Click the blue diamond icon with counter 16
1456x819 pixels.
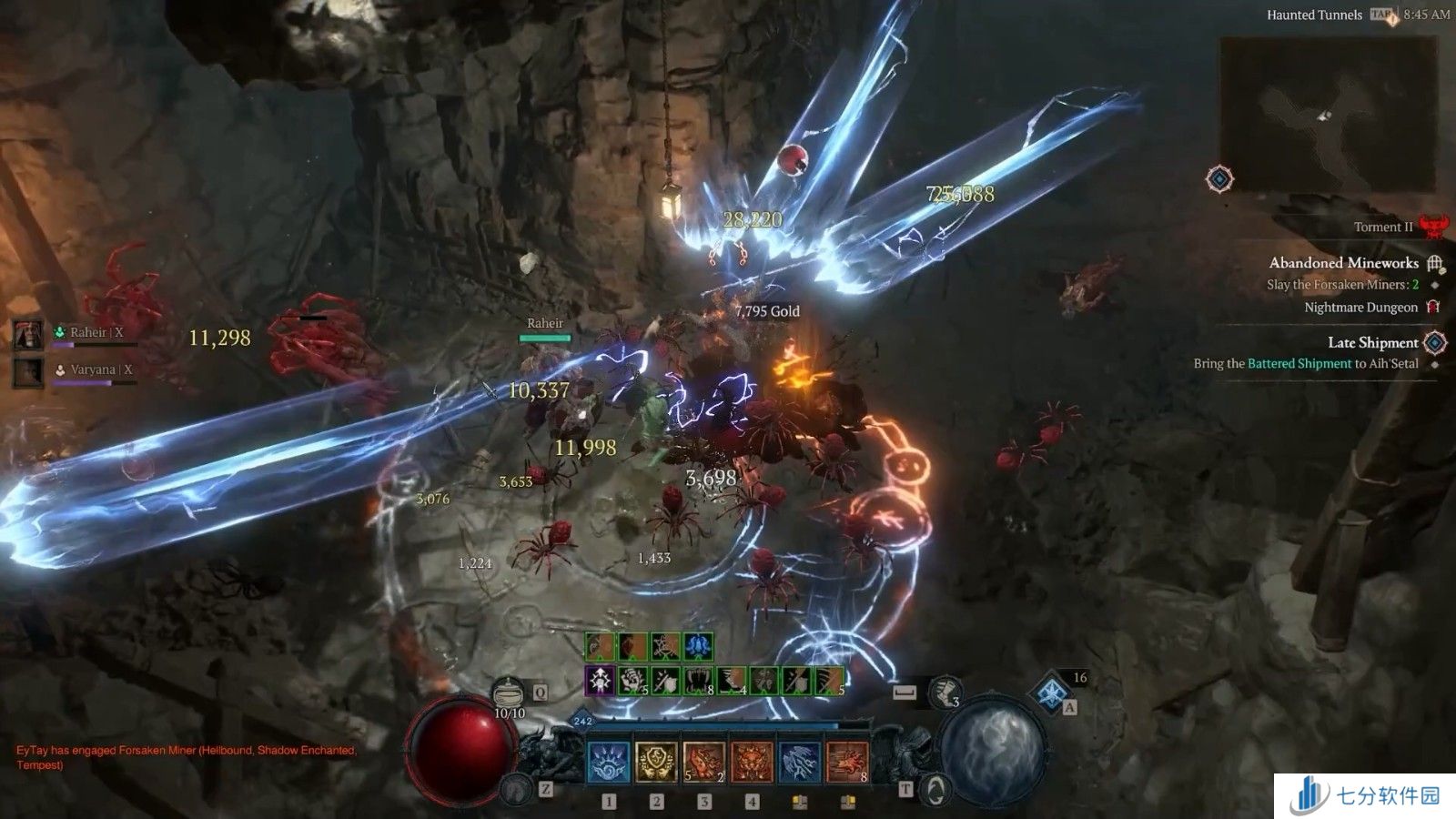[x=1054, y=692]
